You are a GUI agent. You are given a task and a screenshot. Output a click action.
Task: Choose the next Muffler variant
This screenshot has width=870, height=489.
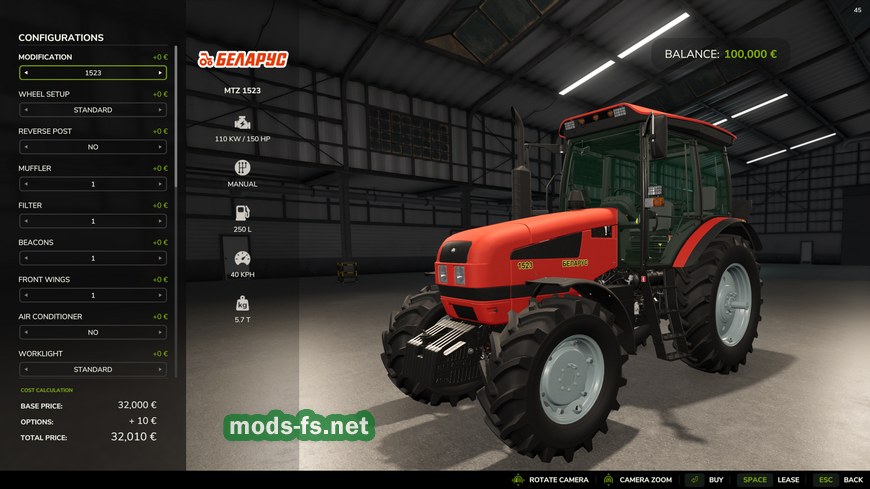pos(159,184)
